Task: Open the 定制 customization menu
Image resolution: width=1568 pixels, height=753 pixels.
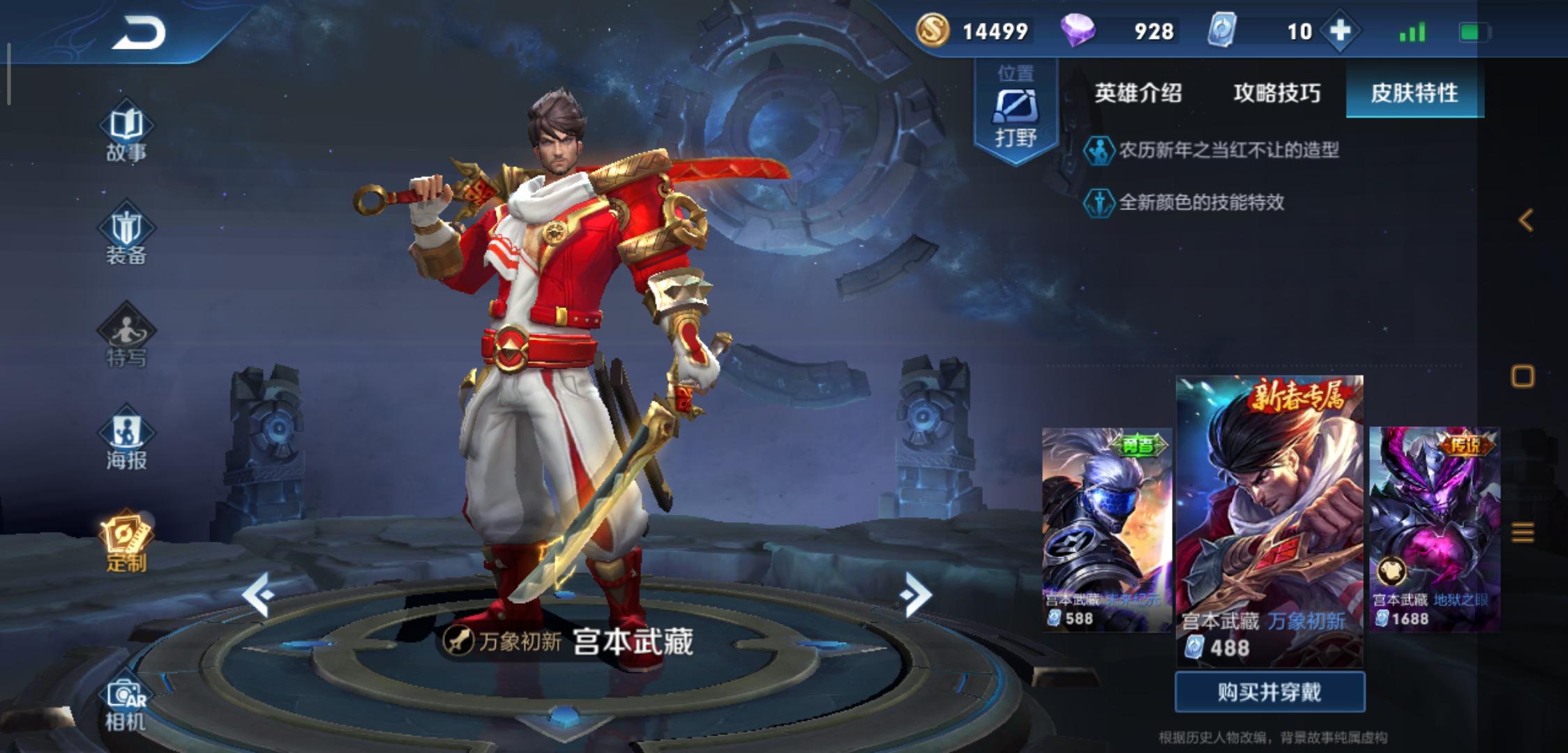Action: [126, 544]
